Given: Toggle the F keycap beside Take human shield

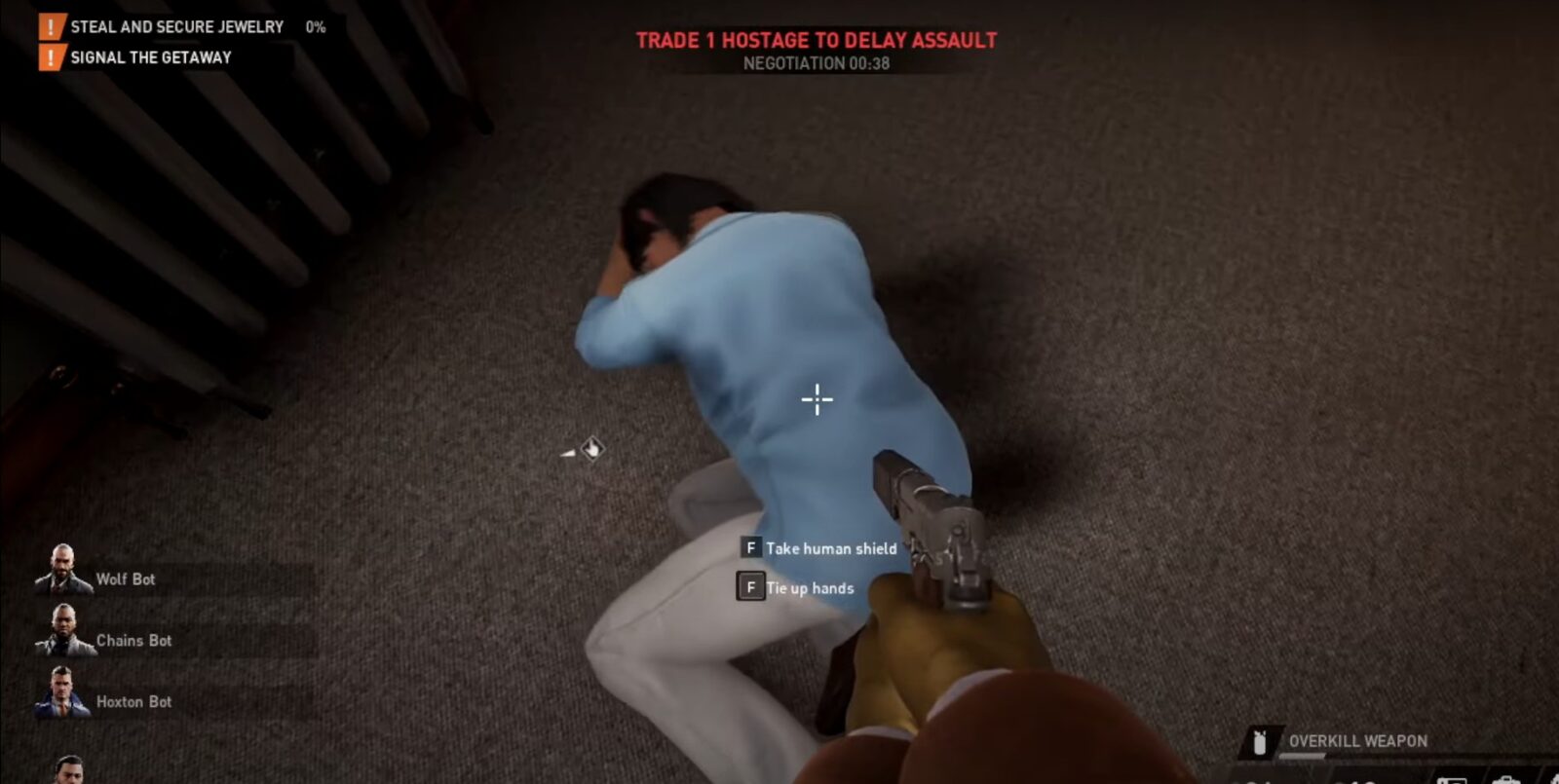Looking at the screenshot, I should [750, 548].
